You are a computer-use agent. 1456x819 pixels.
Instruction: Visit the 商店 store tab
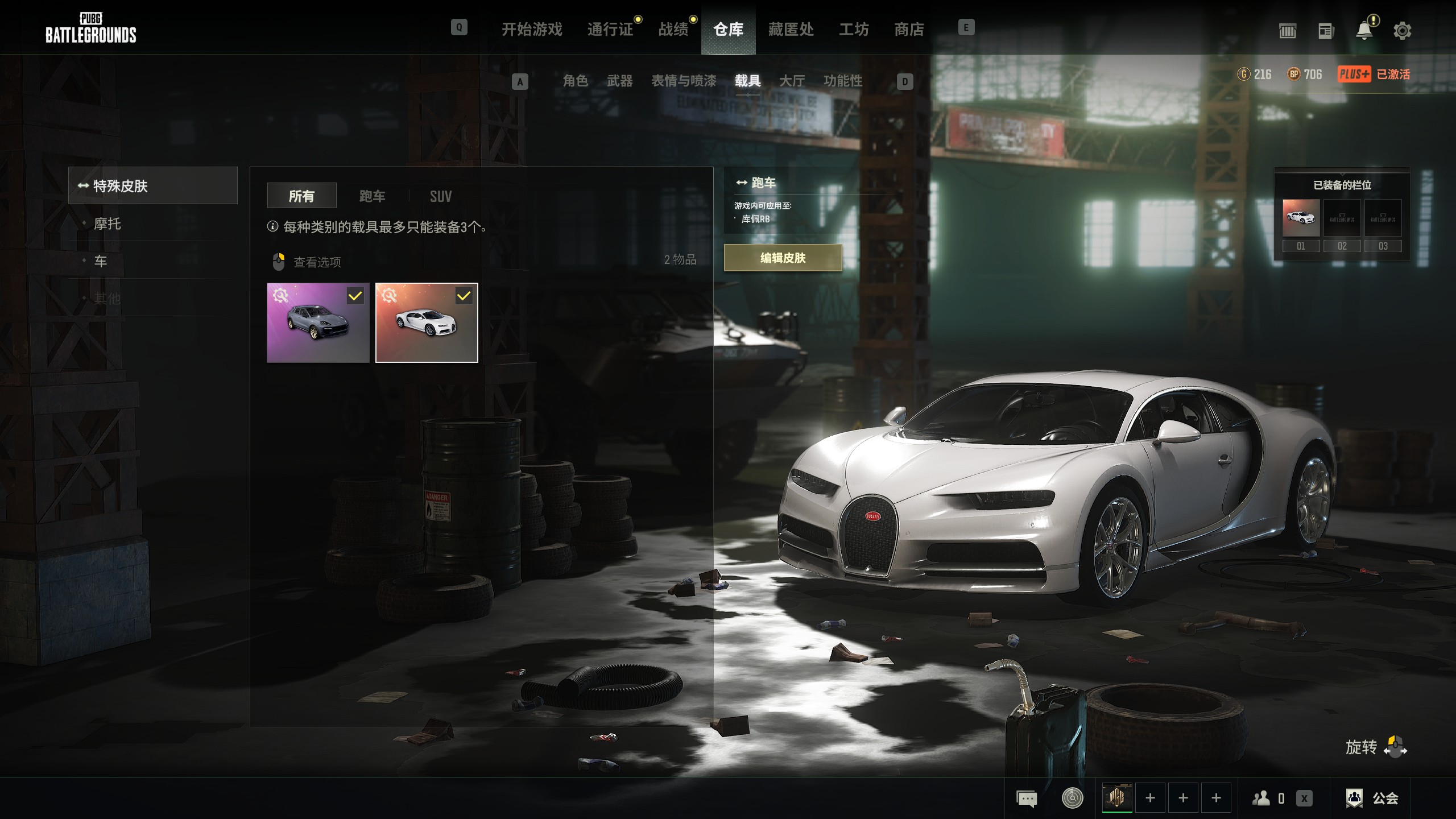909,29
